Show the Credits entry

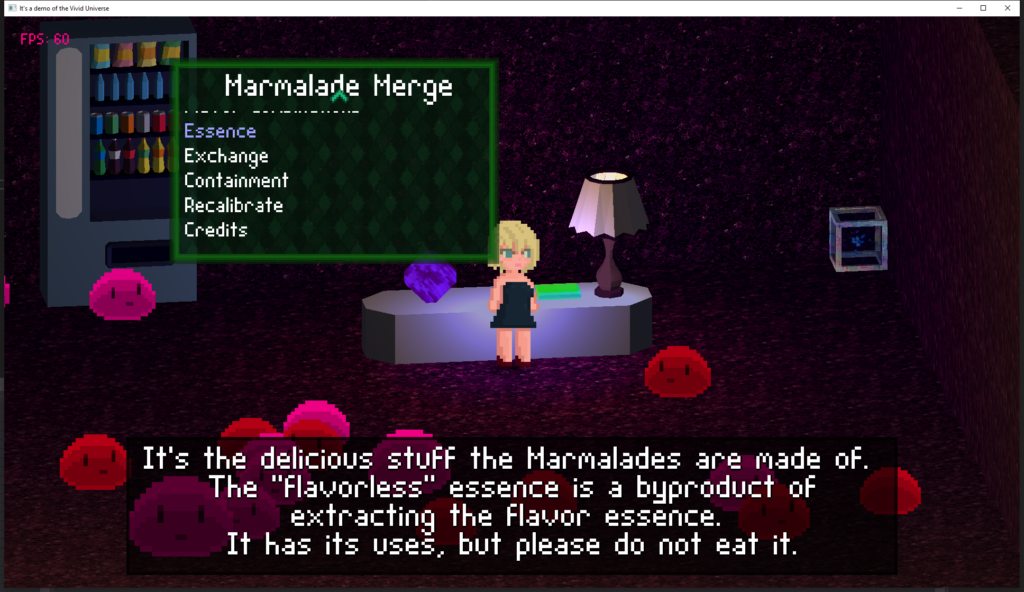[x=215, y=230]
